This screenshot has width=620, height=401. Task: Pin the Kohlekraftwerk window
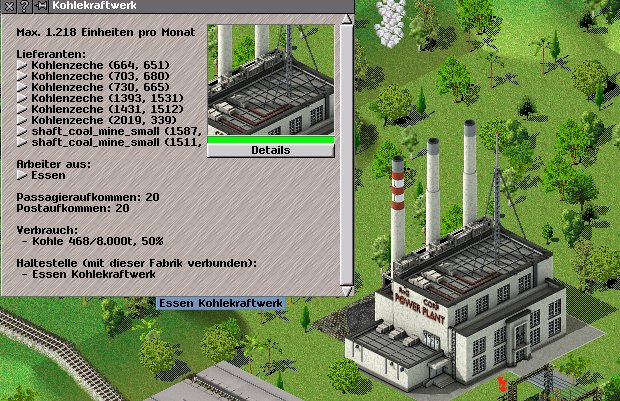point(39,6)
